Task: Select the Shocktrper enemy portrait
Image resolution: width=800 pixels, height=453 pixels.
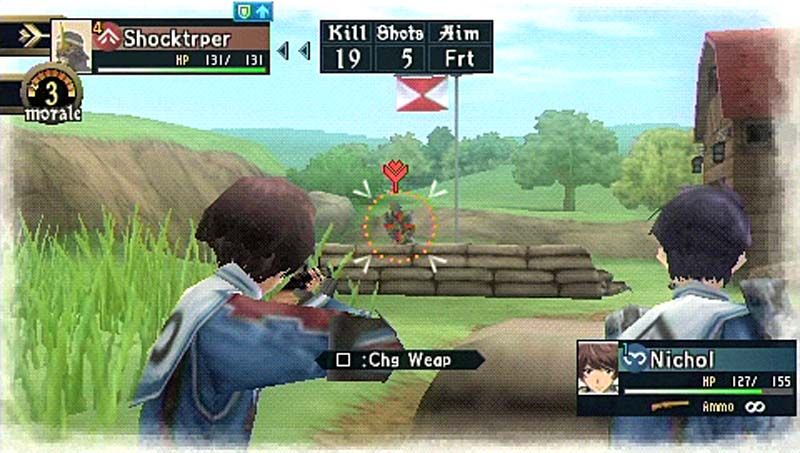Action: pyautogui.click(x=71, y=45)
